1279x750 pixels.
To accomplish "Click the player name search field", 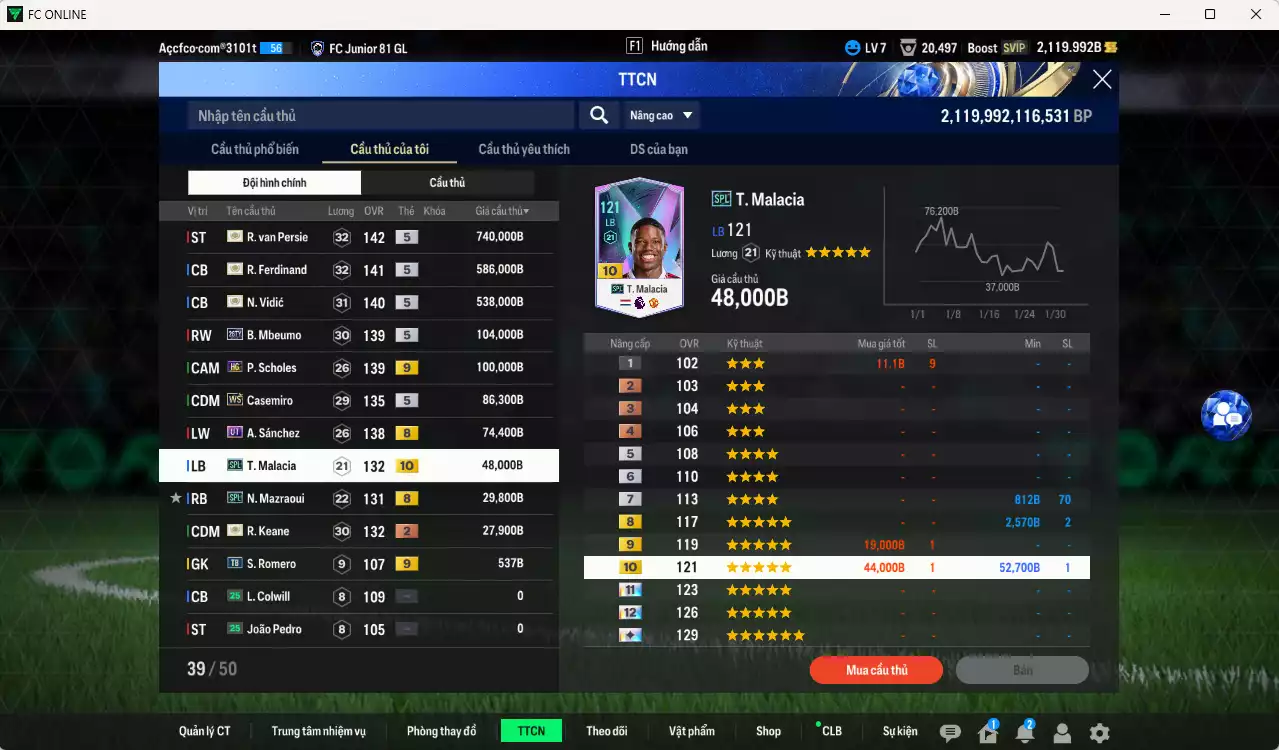I will pyautogui.click(x=380, y=116).
